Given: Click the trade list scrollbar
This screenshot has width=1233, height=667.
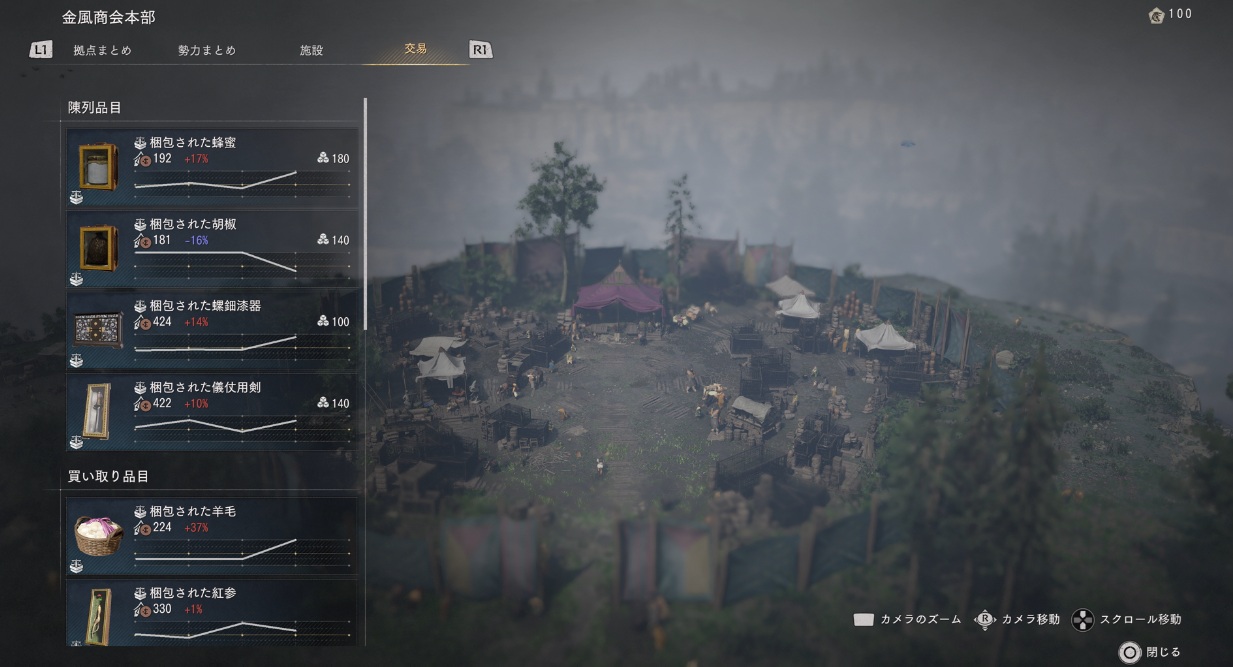Looking at the screenshot, I should [365, 213].
